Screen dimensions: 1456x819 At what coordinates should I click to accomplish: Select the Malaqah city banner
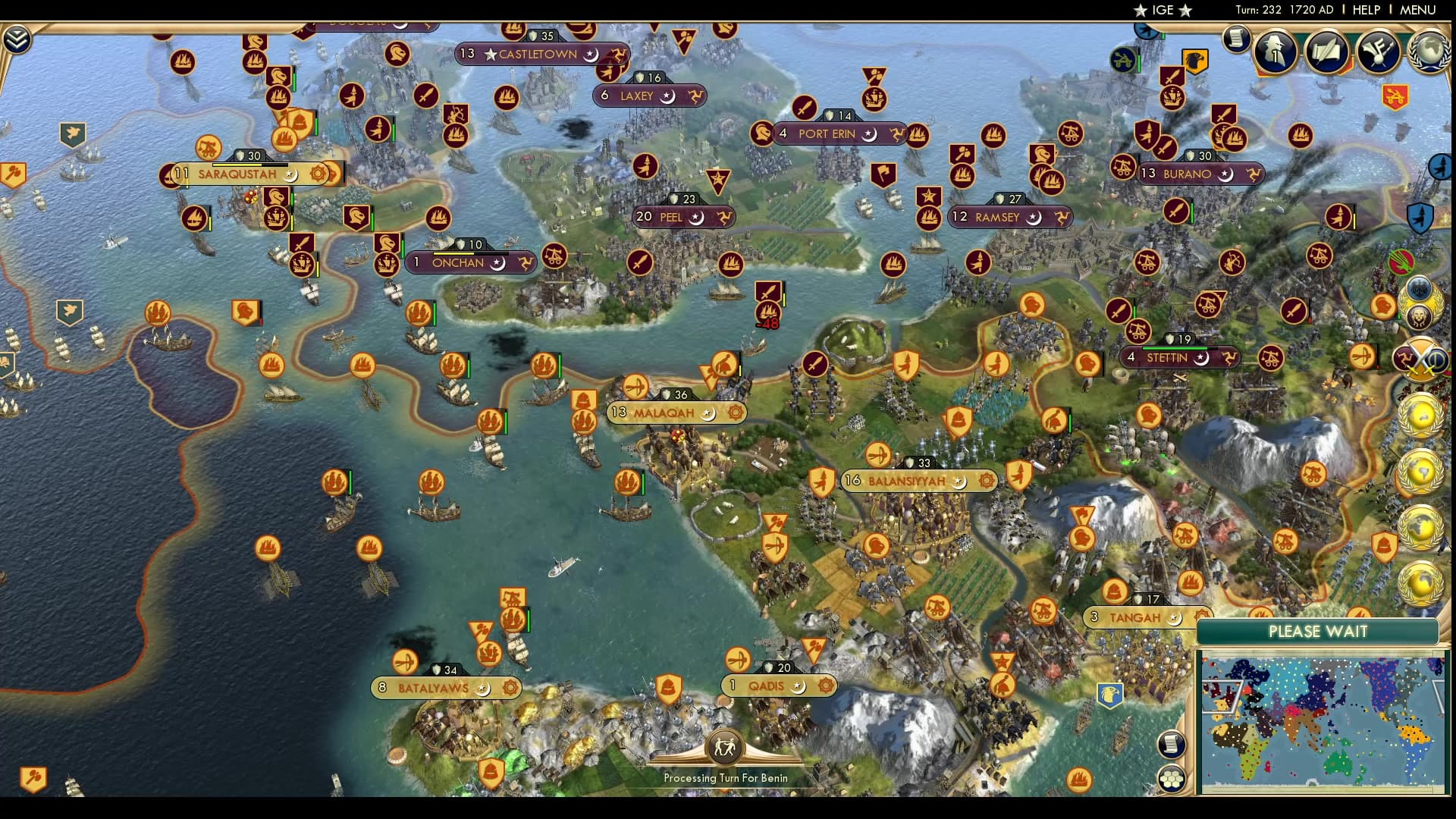click(664, 413)
